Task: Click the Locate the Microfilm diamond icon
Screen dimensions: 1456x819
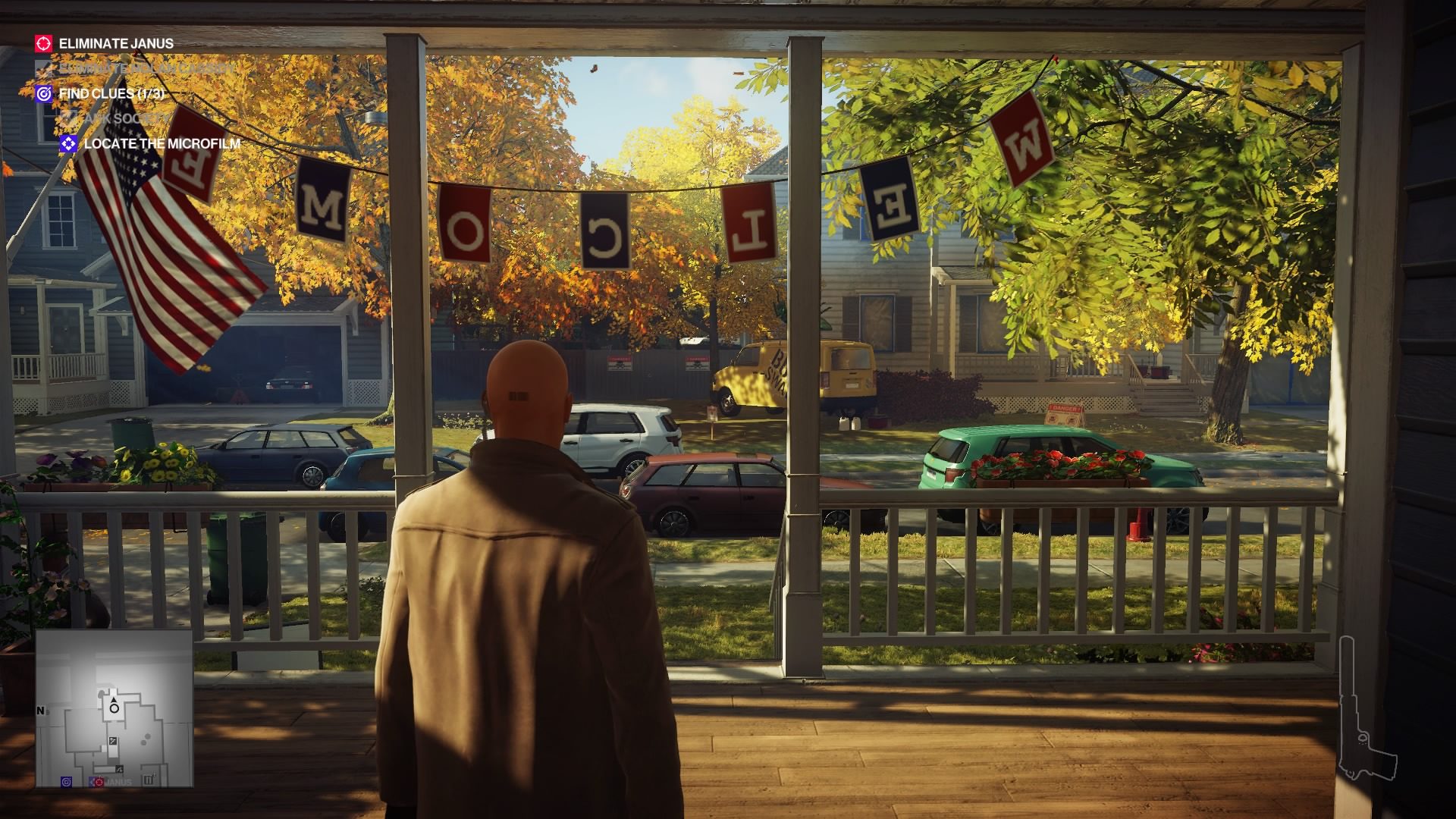Action: (x=68, y=142)
